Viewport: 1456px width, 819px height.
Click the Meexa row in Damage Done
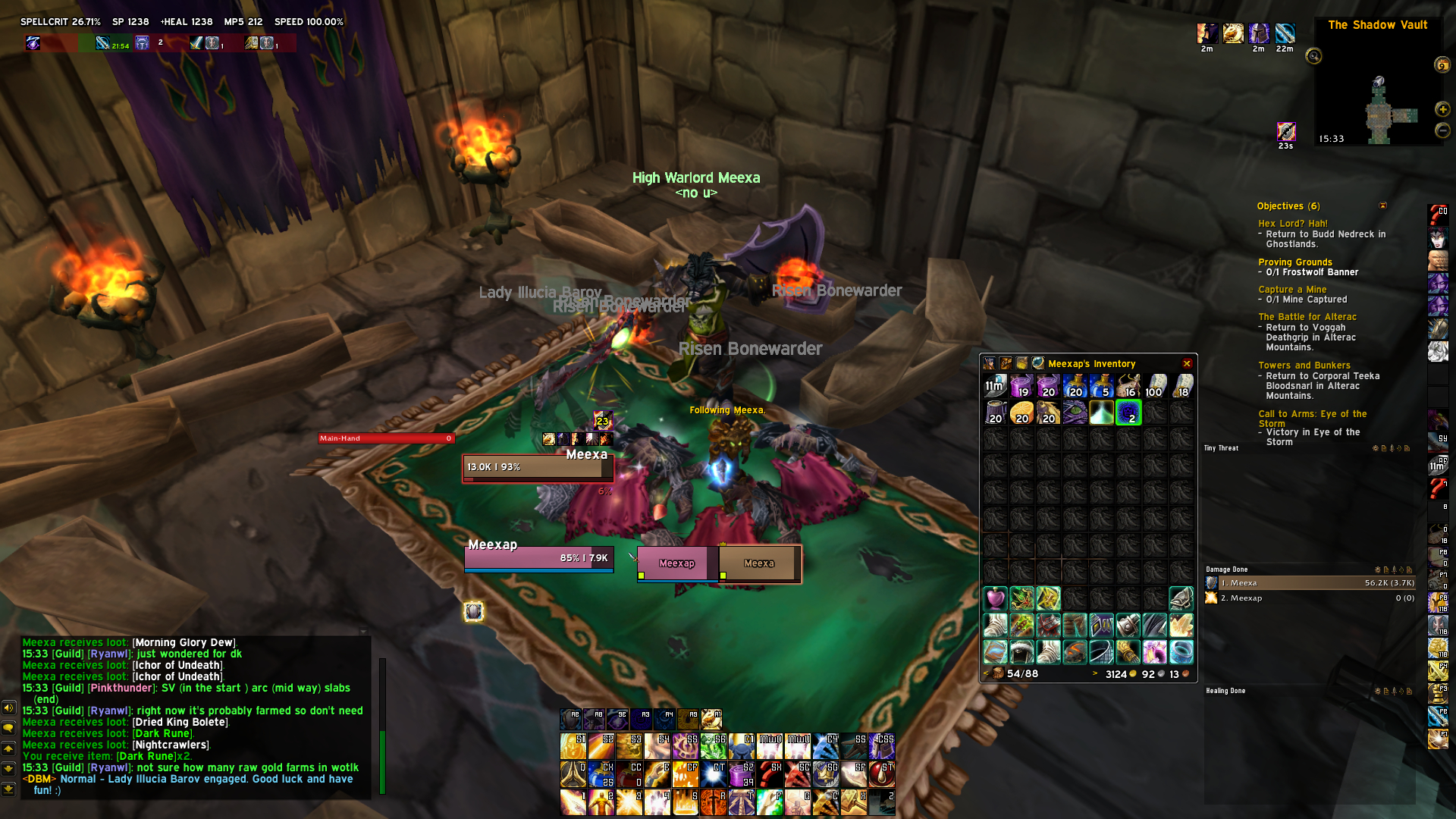pyautogui.click(x=1310, y=583)
